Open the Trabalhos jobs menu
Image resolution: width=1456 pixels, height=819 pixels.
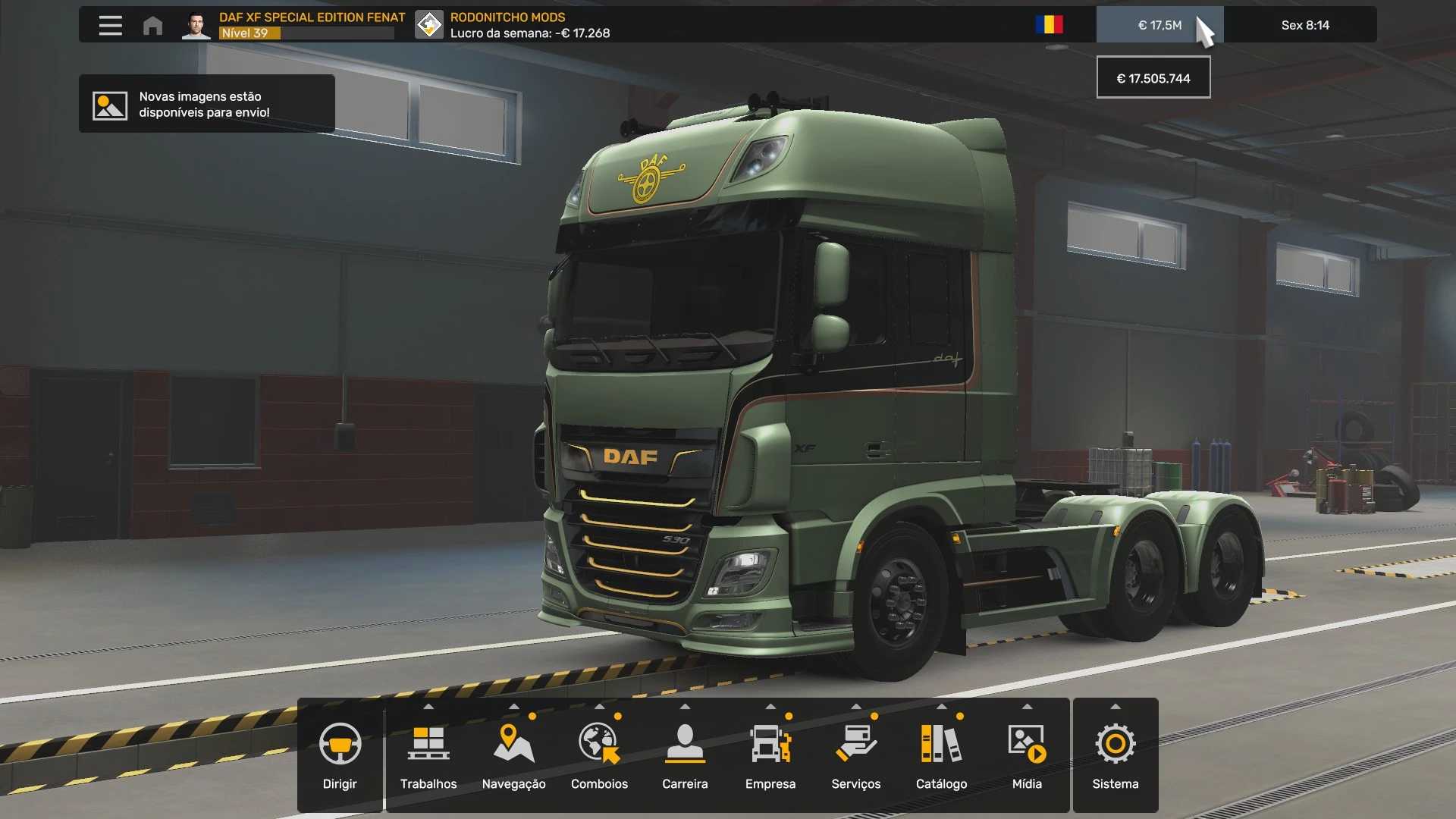coord(428,755)
